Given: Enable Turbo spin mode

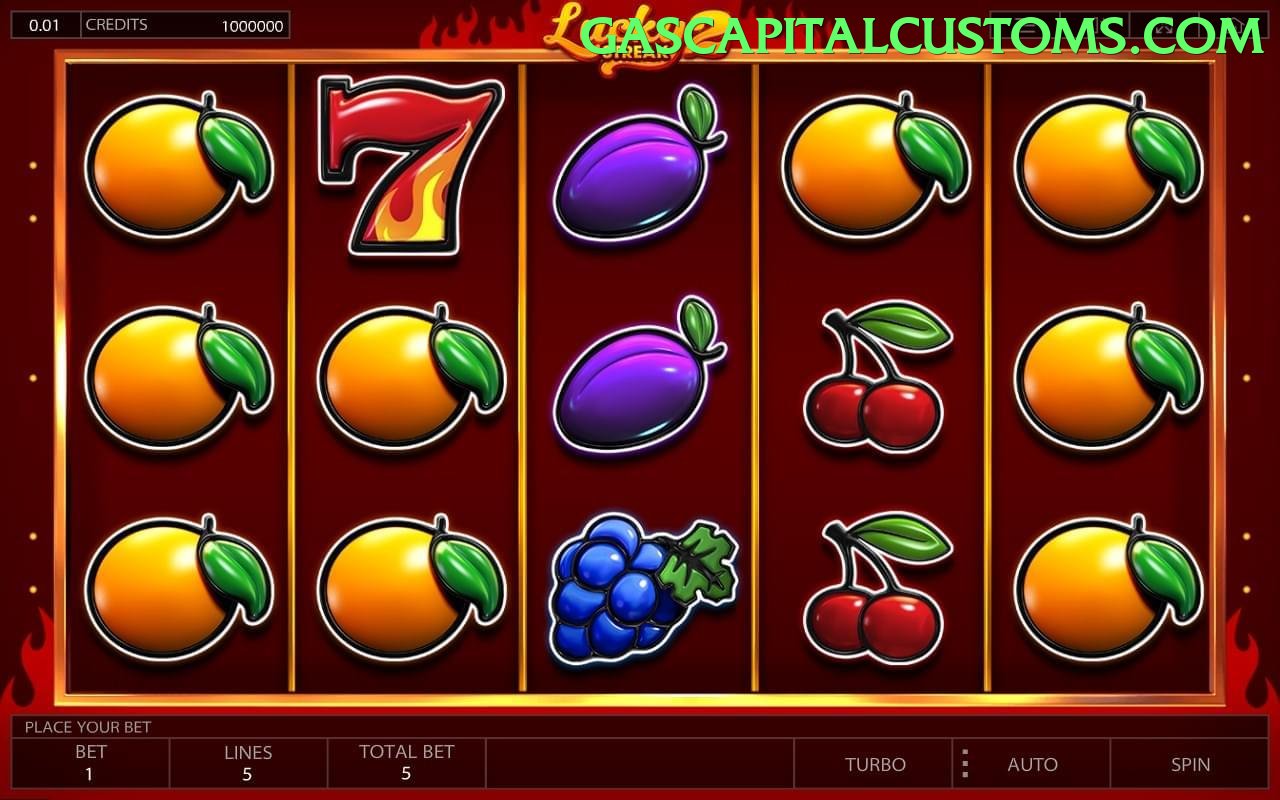Looking at the screenshot, I should pos(874,764).
